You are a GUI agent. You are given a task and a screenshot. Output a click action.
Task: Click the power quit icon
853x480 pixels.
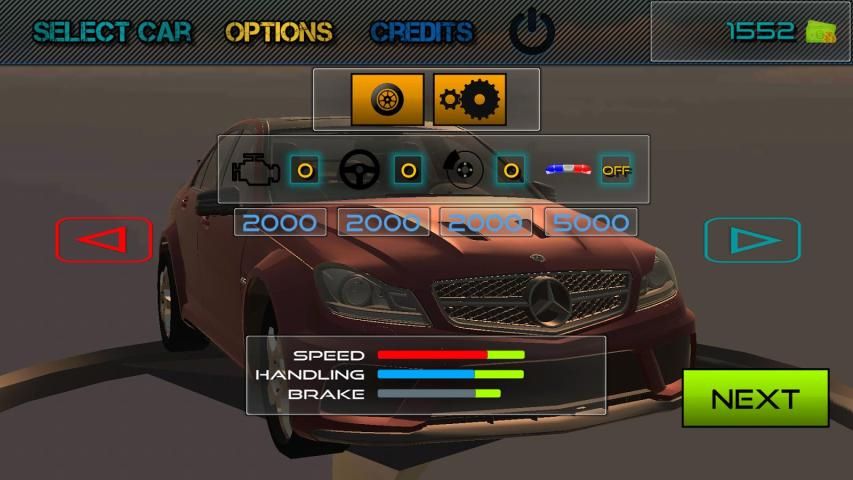pos(532,32)
